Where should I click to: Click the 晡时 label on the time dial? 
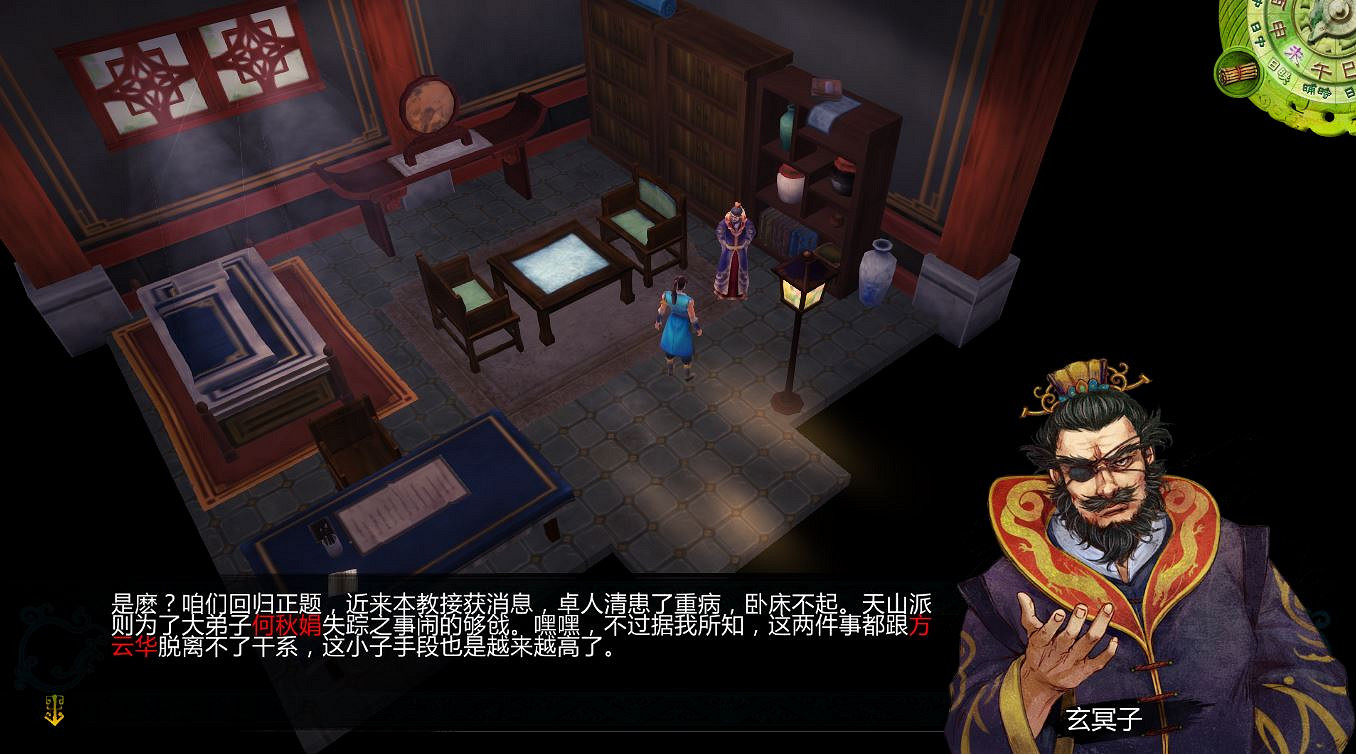click(1315, 89)
